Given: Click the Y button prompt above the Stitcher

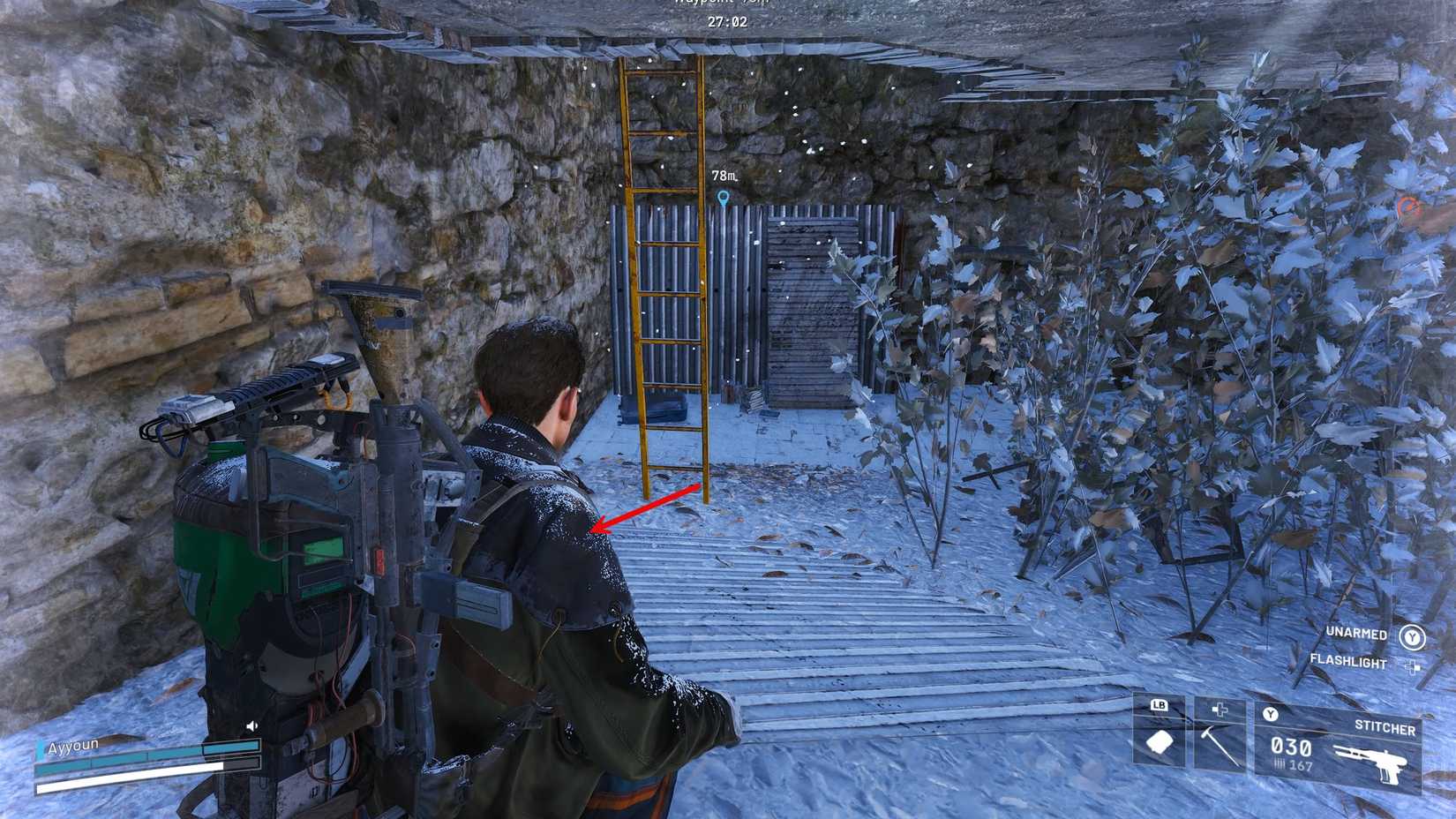Looking at the screenshot, I should click(1270, 714).
